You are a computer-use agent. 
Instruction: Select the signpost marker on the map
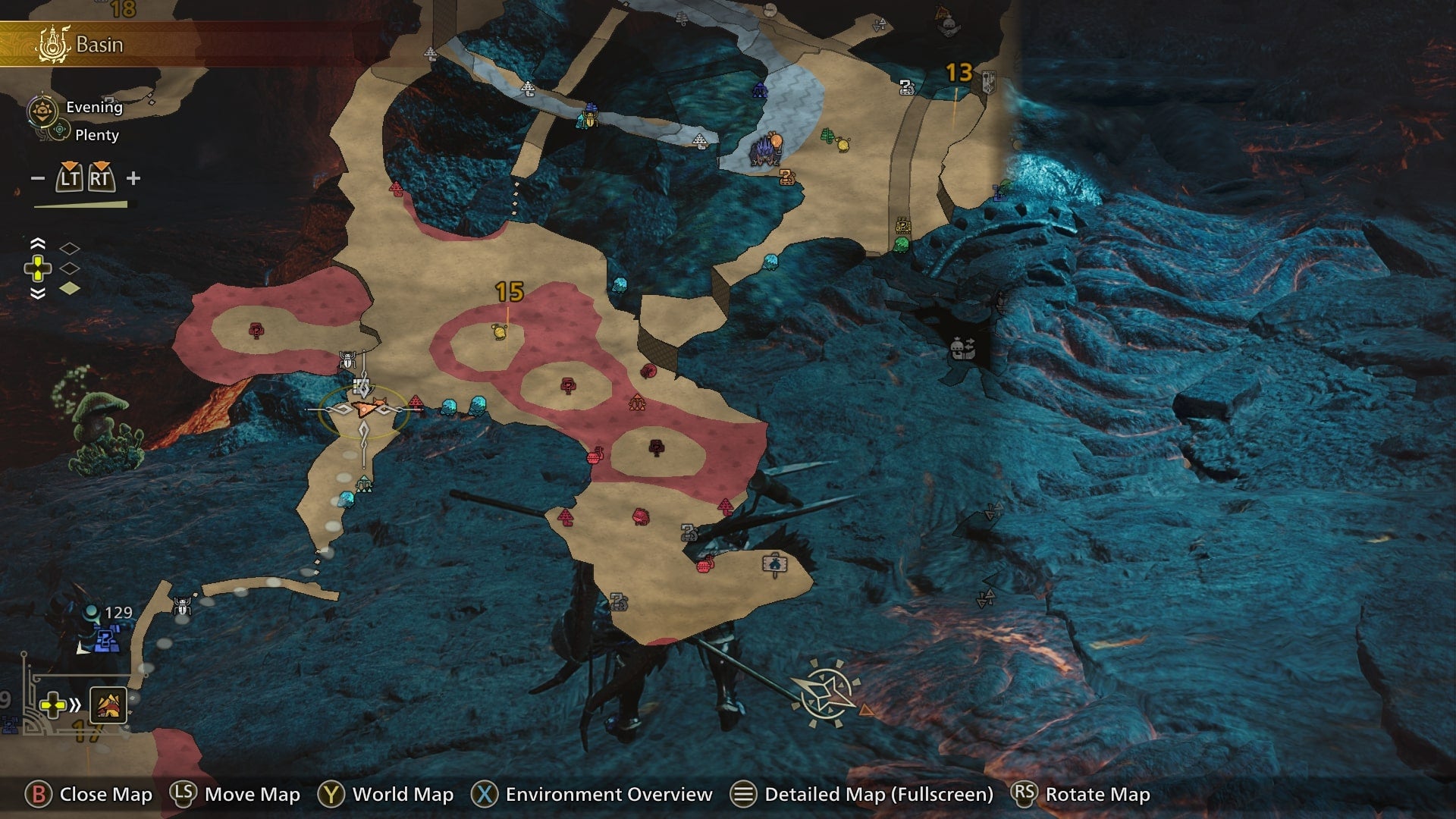[x=773, y=564]
